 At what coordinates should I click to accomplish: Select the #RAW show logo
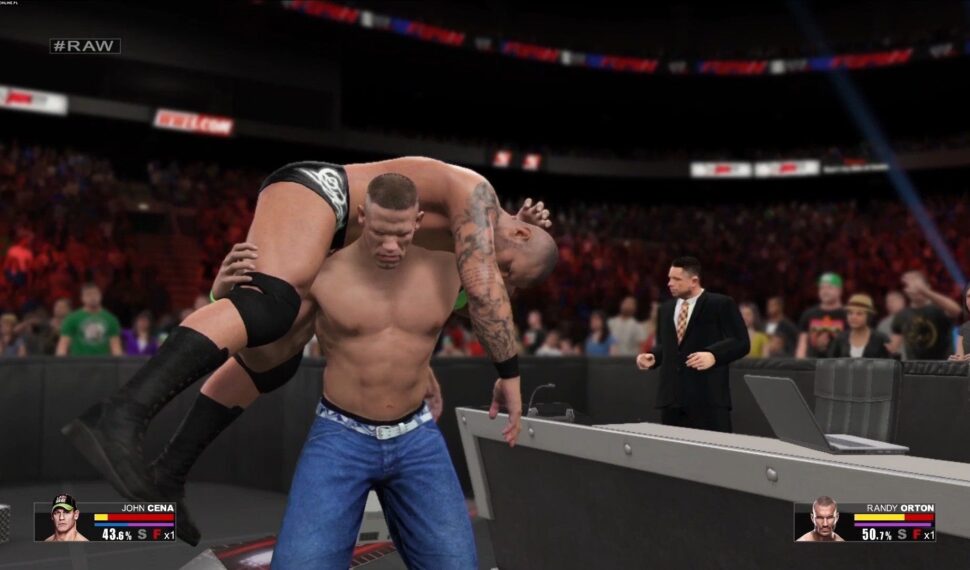coord(85,46)
